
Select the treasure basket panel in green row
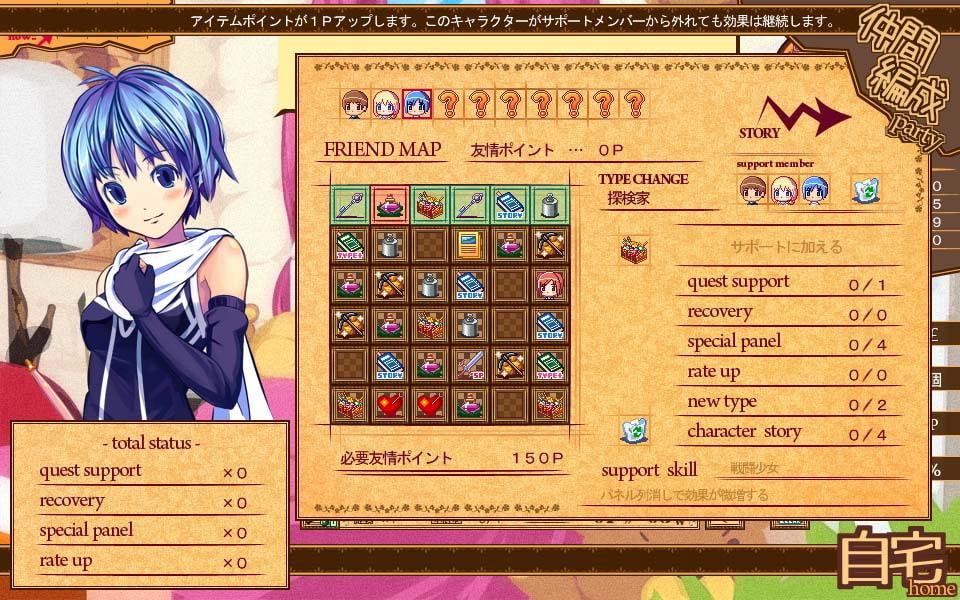[x=429, y=205]
